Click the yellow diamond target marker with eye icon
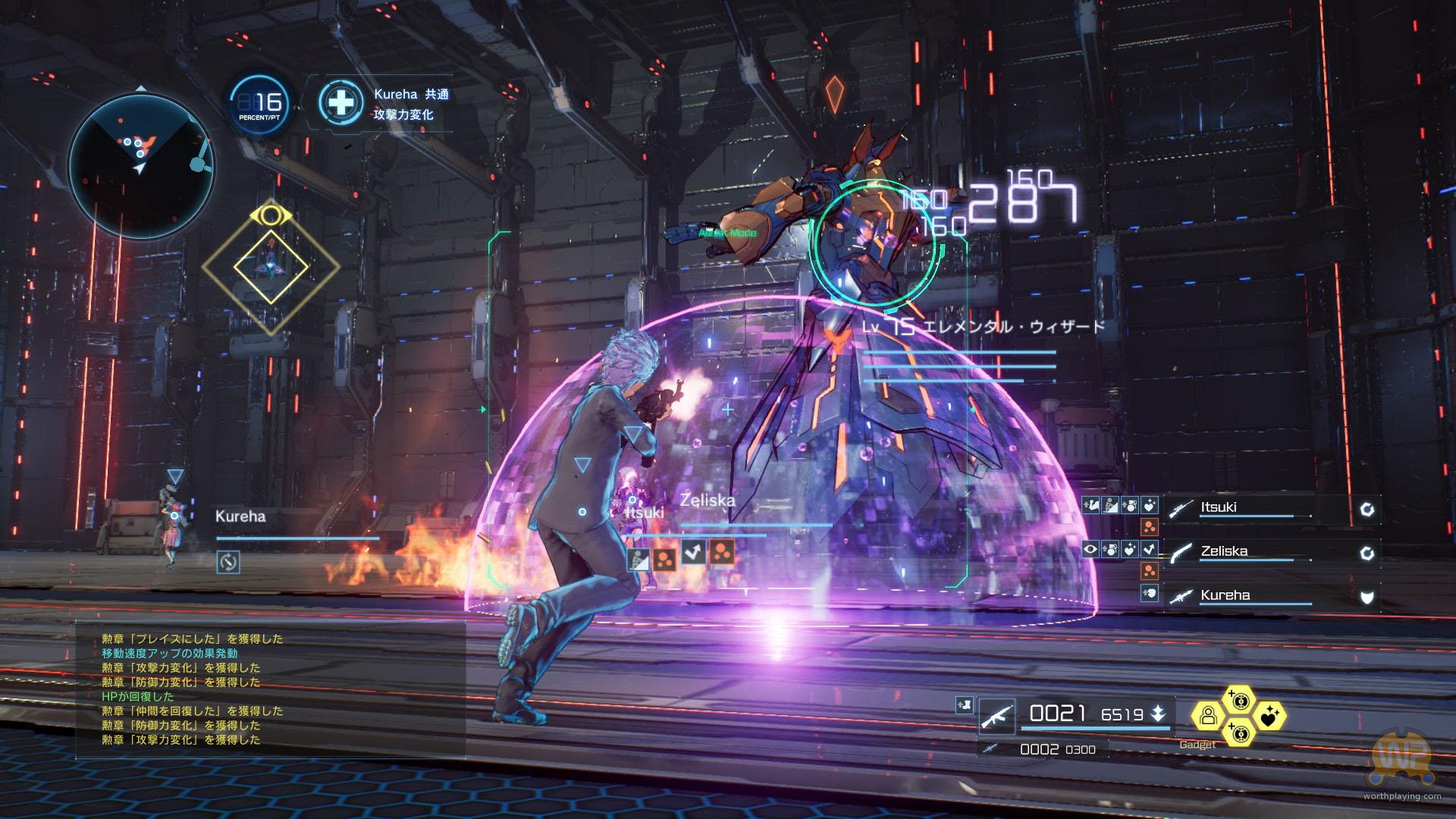The width and height of the screenshot is (1456, 819). [271, 265]
